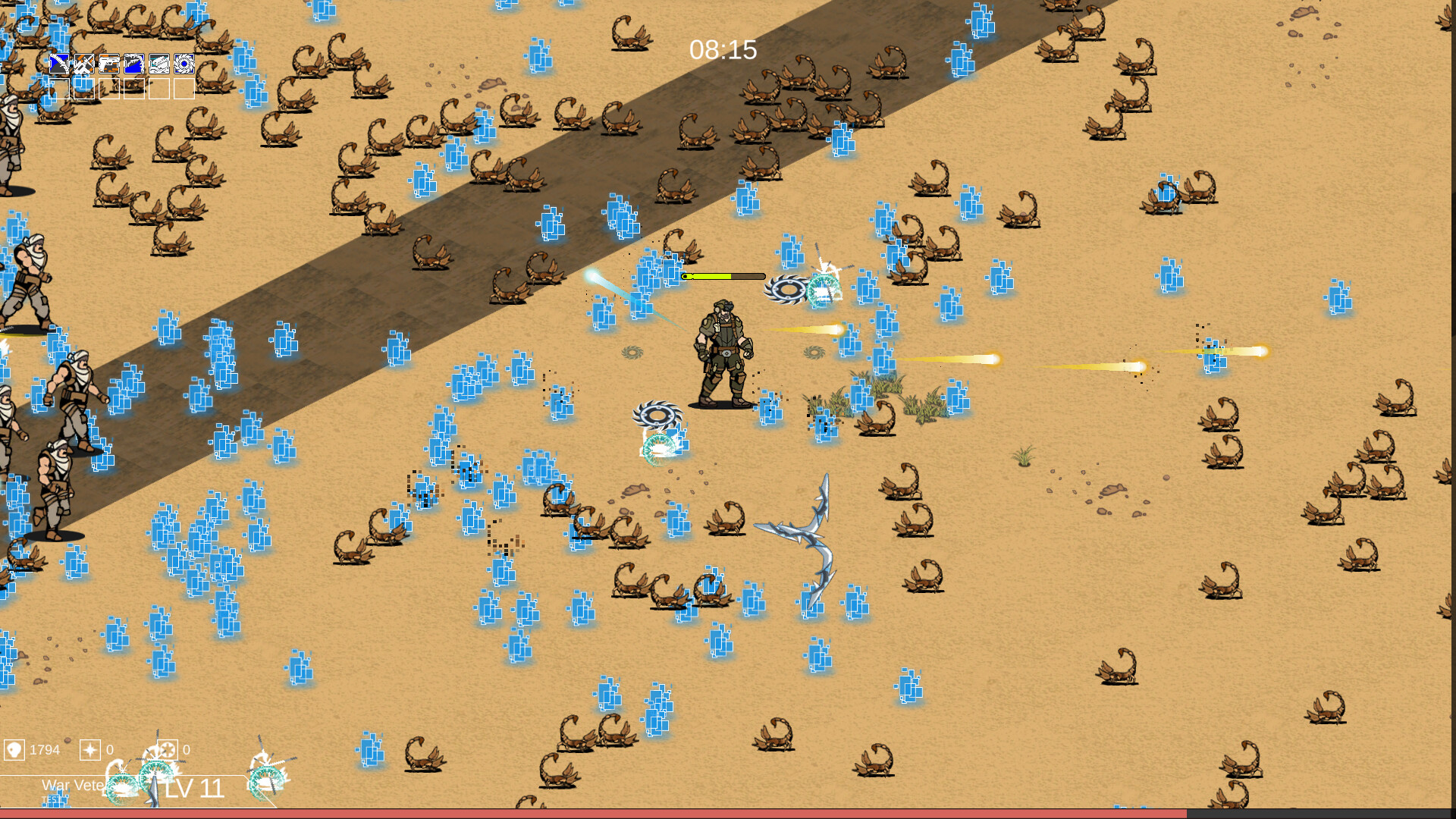This screenshot has height=819, width=1456.
Task: Click the skull currency icon
Action: point(14,750)
